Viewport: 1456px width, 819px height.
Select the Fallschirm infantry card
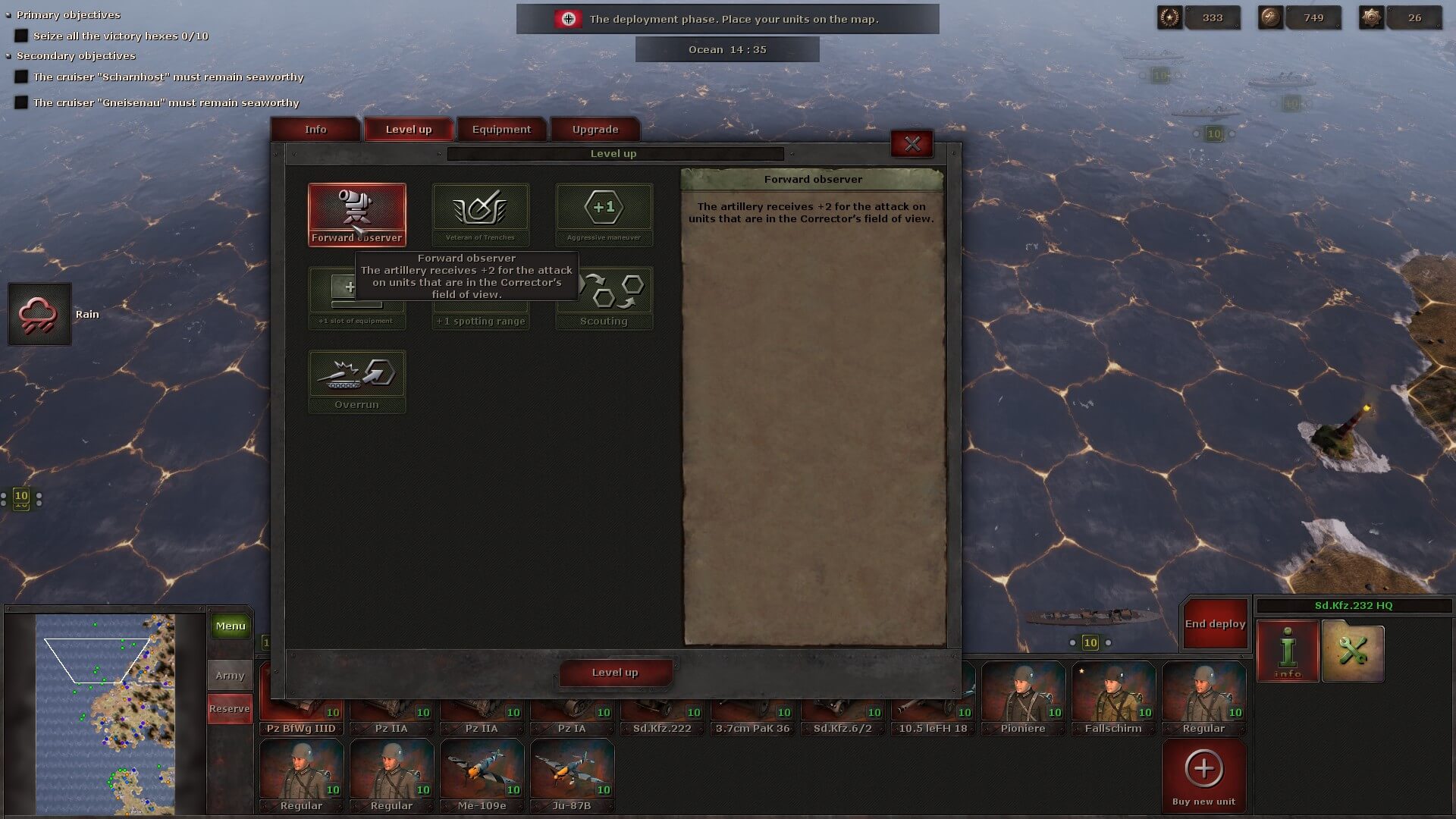[x=1113, y=698]
